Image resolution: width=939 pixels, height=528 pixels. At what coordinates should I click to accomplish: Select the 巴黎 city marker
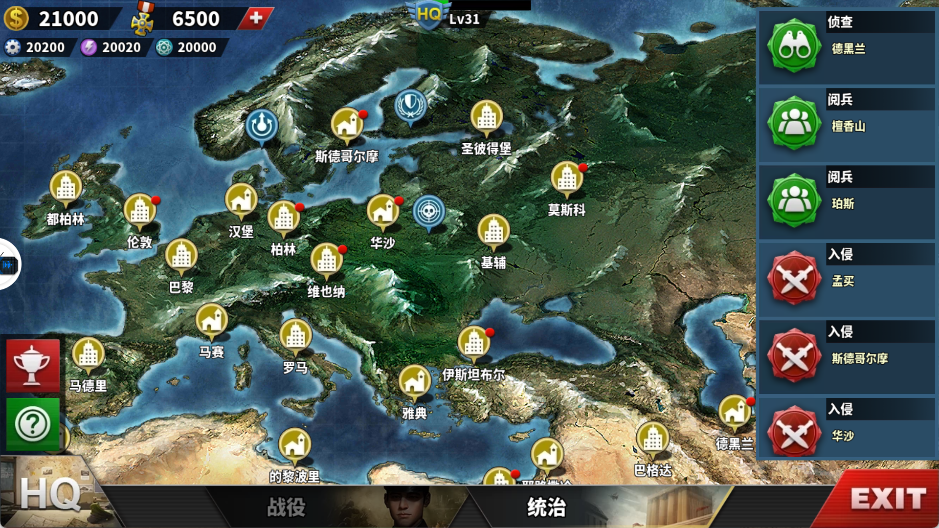point(181,256)
